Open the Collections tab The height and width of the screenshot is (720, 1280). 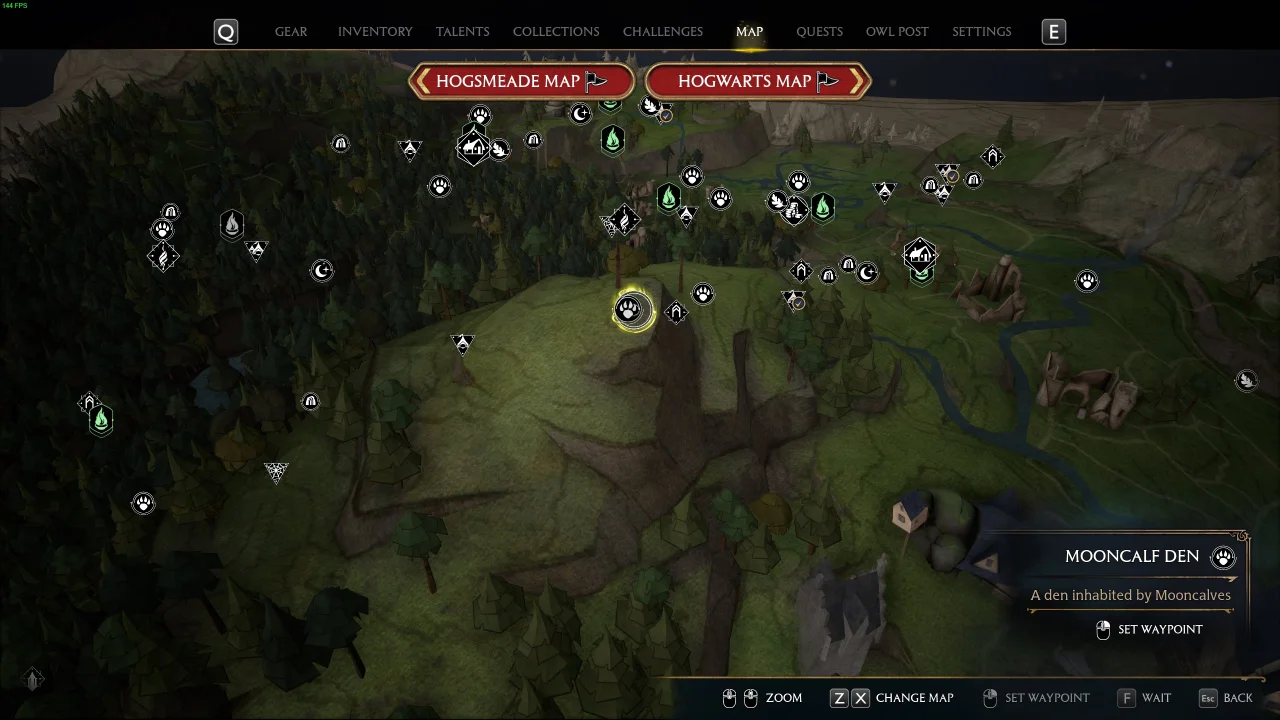point(556,32)
